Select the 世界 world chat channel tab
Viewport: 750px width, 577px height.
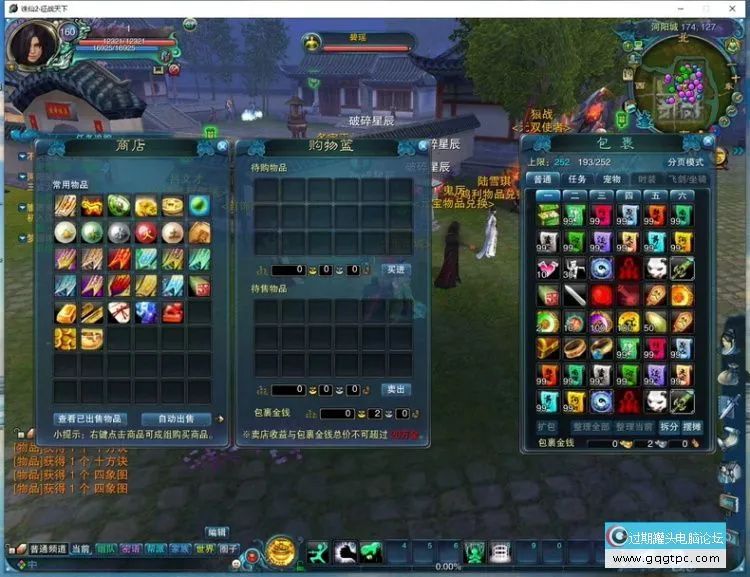204,549
